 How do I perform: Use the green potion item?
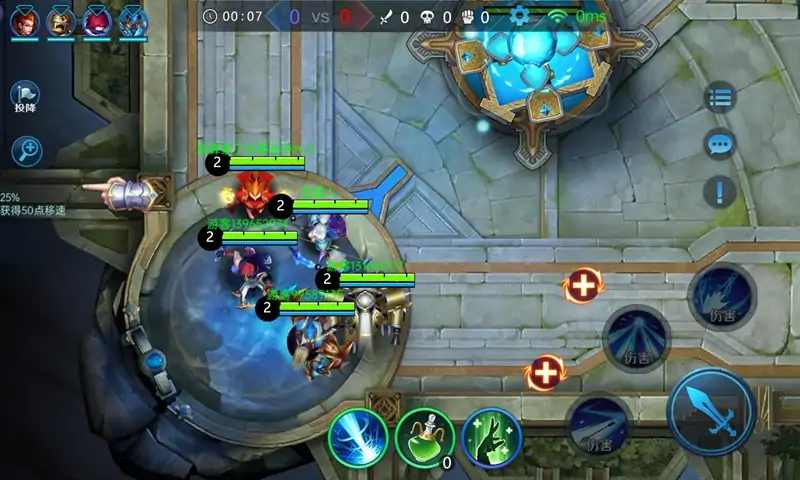[424, 437]
